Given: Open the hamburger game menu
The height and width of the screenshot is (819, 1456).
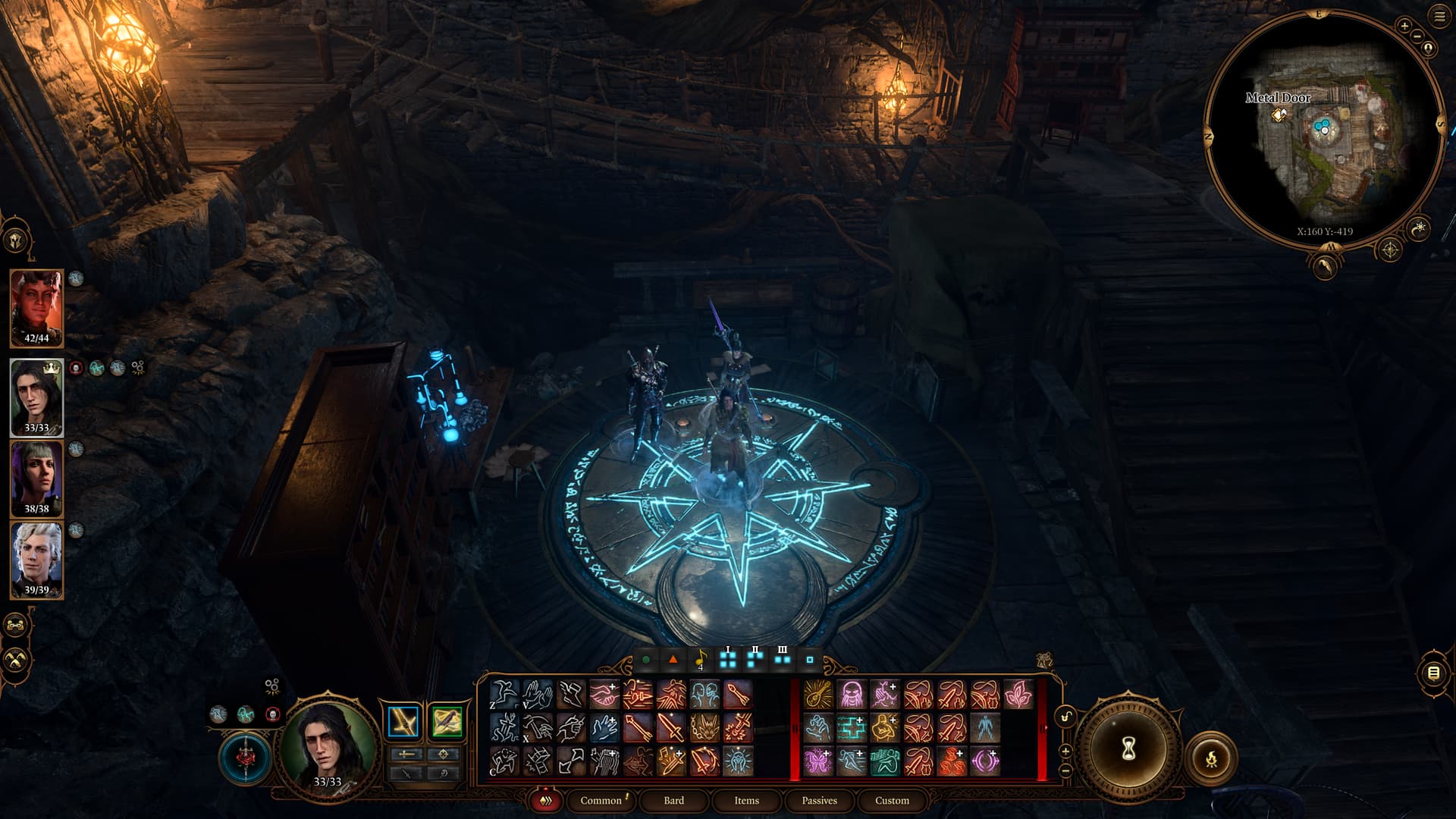Looking at the screenshot, I should pos(1439,16).
